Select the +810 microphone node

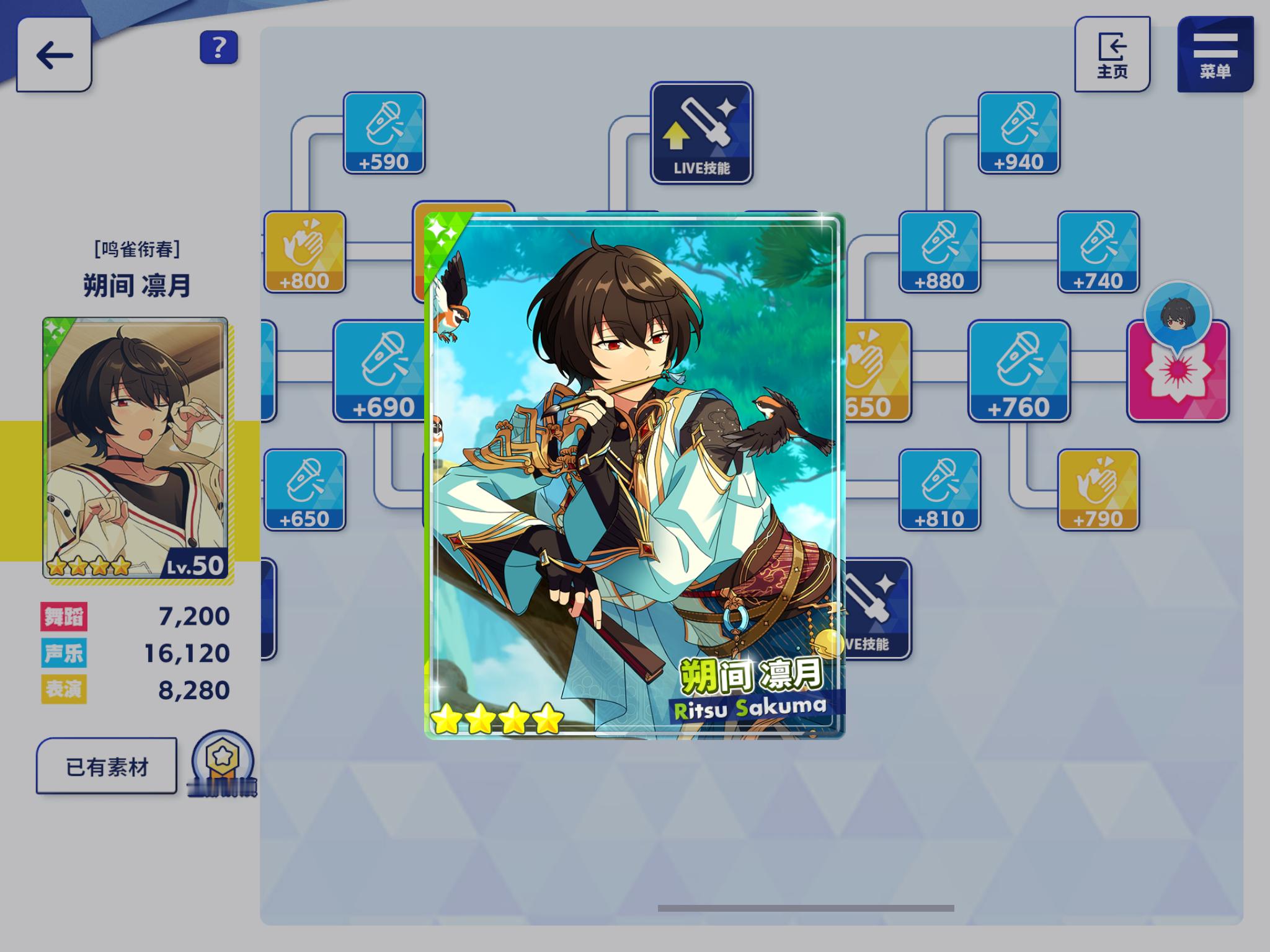(939, 490)
